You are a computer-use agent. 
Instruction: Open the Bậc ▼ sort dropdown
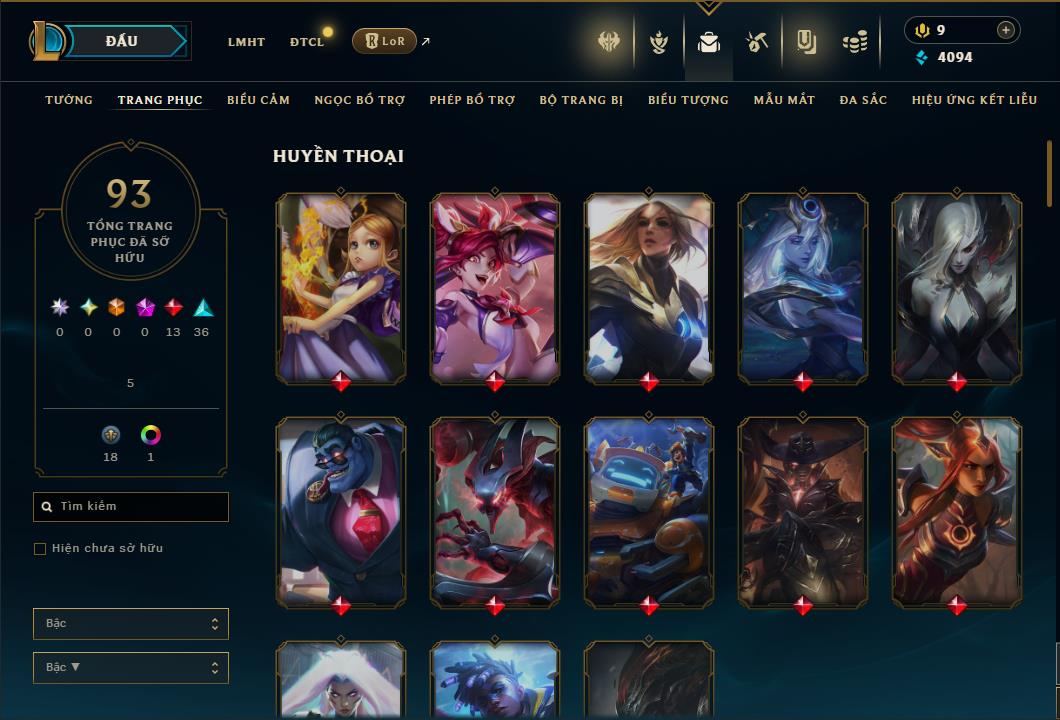(131, 667)
